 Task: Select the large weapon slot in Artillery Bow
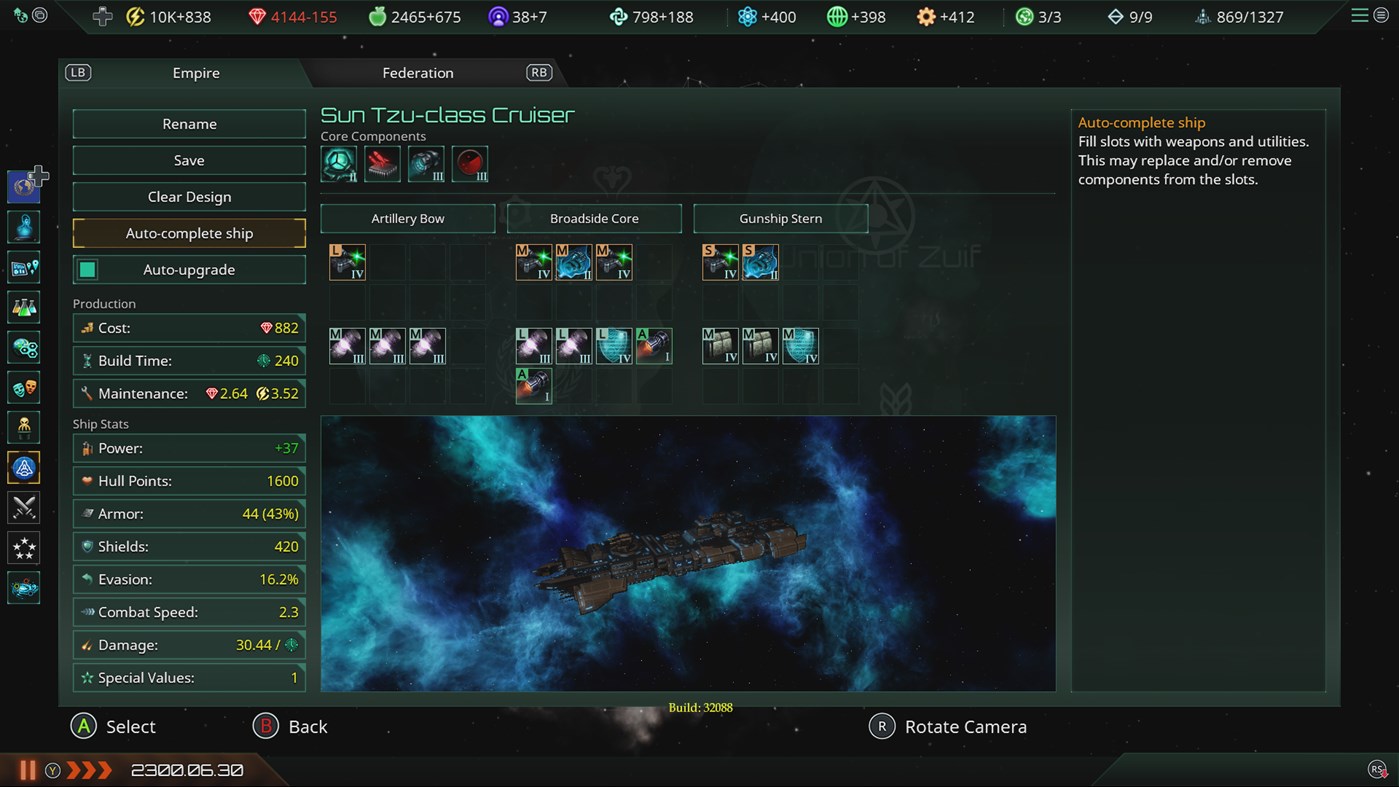point(347,262)
